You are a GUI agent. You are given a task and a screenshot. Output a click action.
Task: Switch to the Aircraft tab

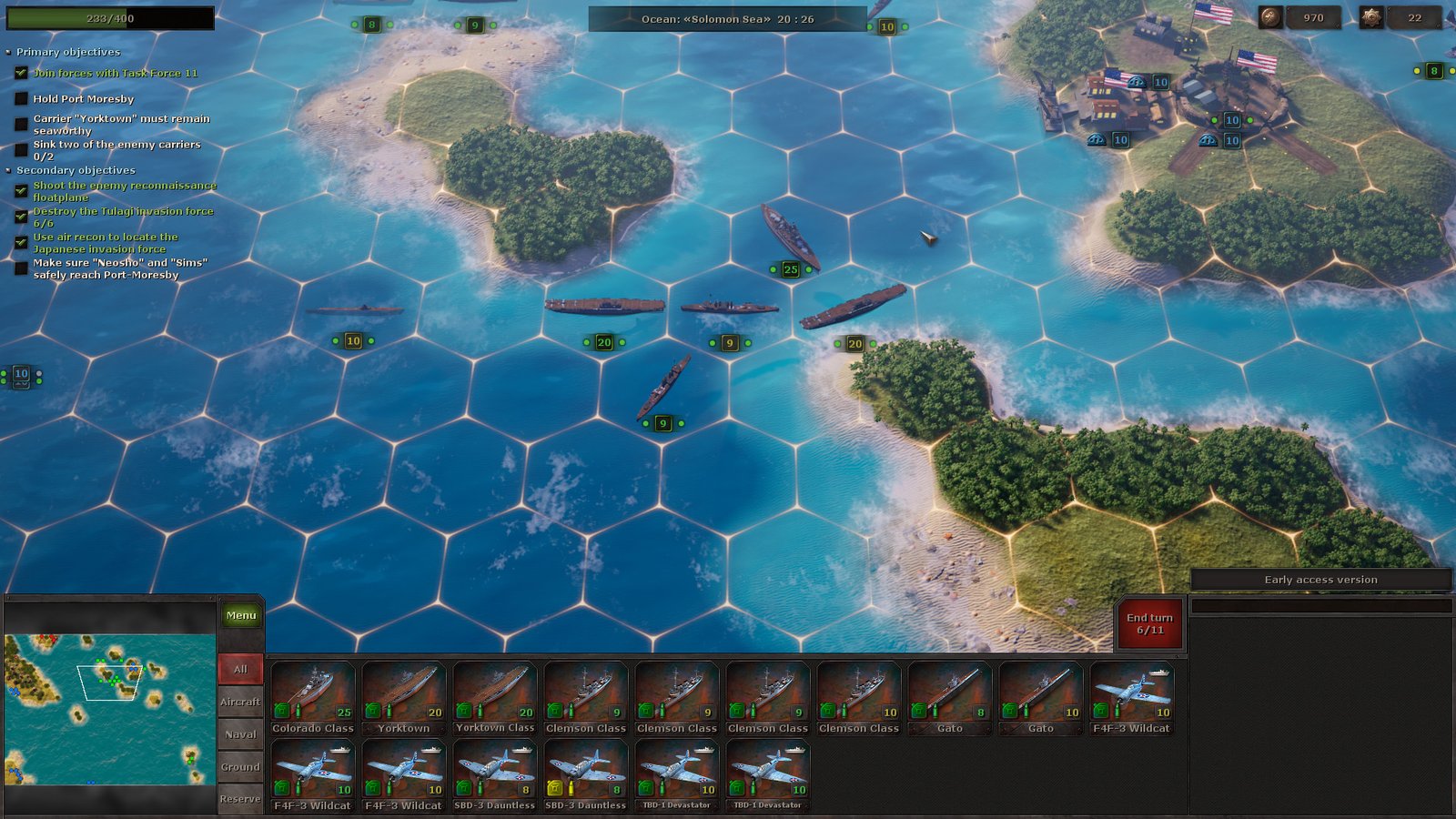click(x=240, y=702)
